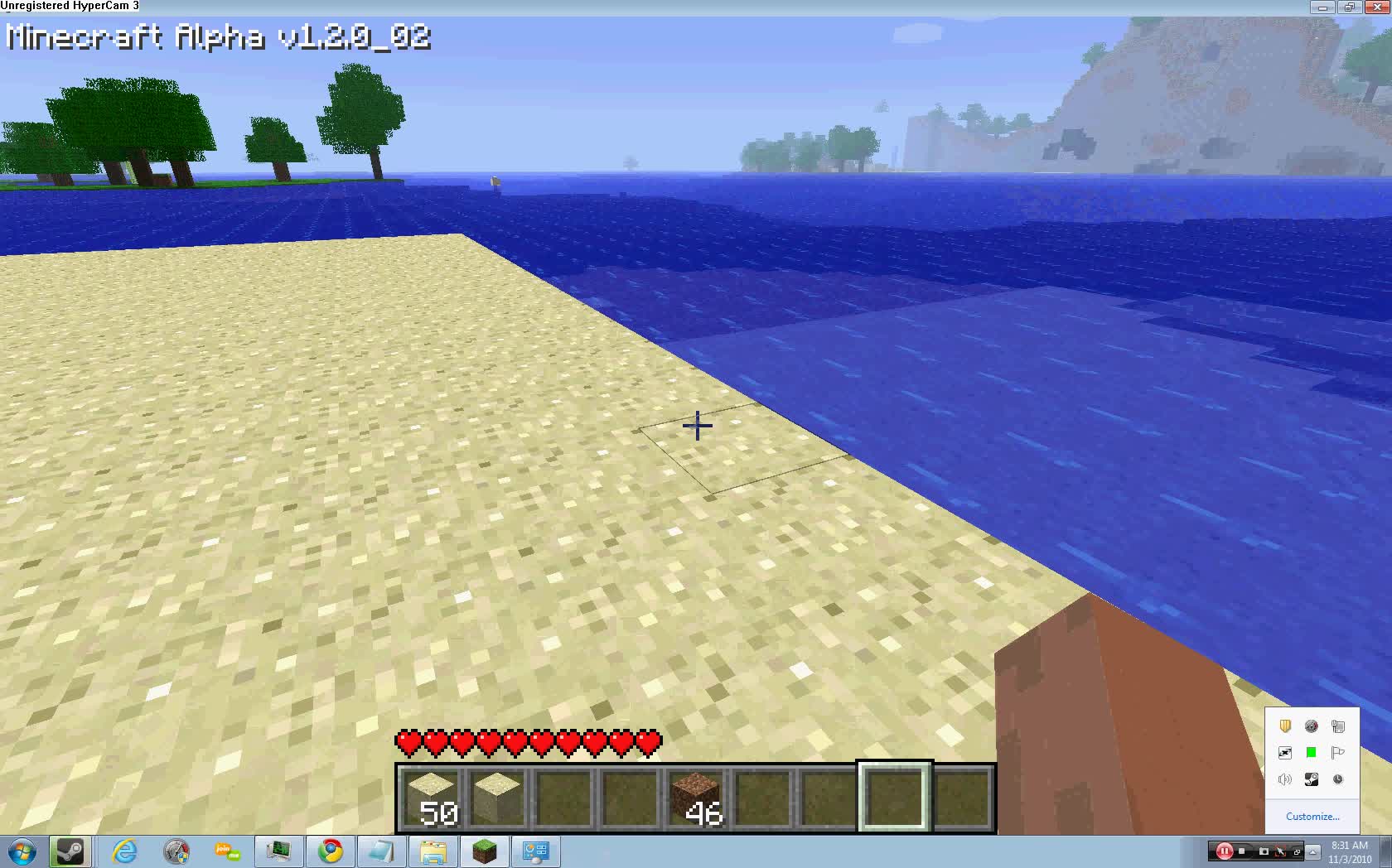This screenshot has width=1392, height=868.
Task: Click the clock icon in the tray overflow
Action: [x=1338, y=779]
